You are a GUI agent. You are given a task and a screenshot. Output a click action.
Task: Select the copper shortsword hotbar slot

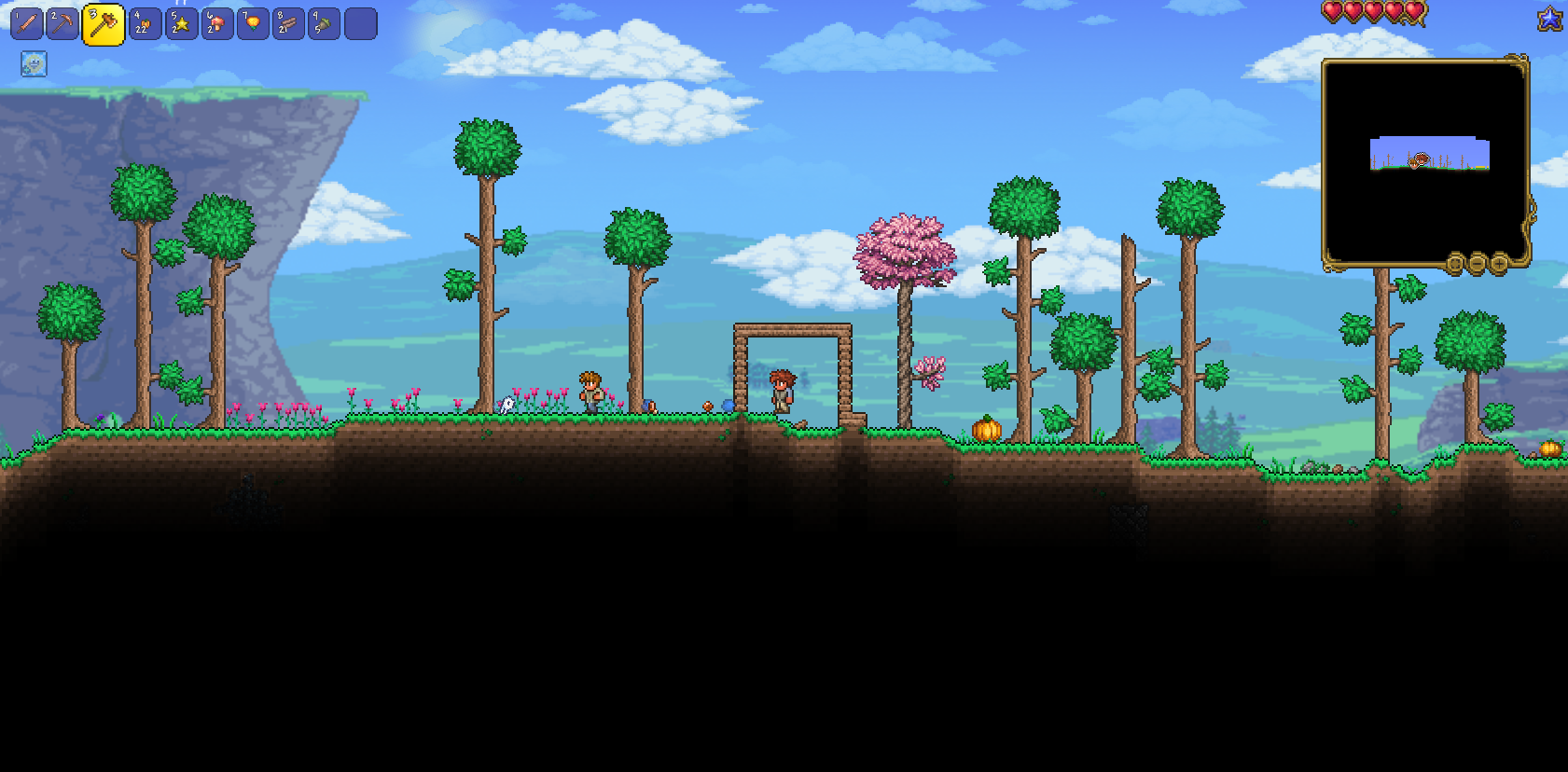[x=26, y=24]
